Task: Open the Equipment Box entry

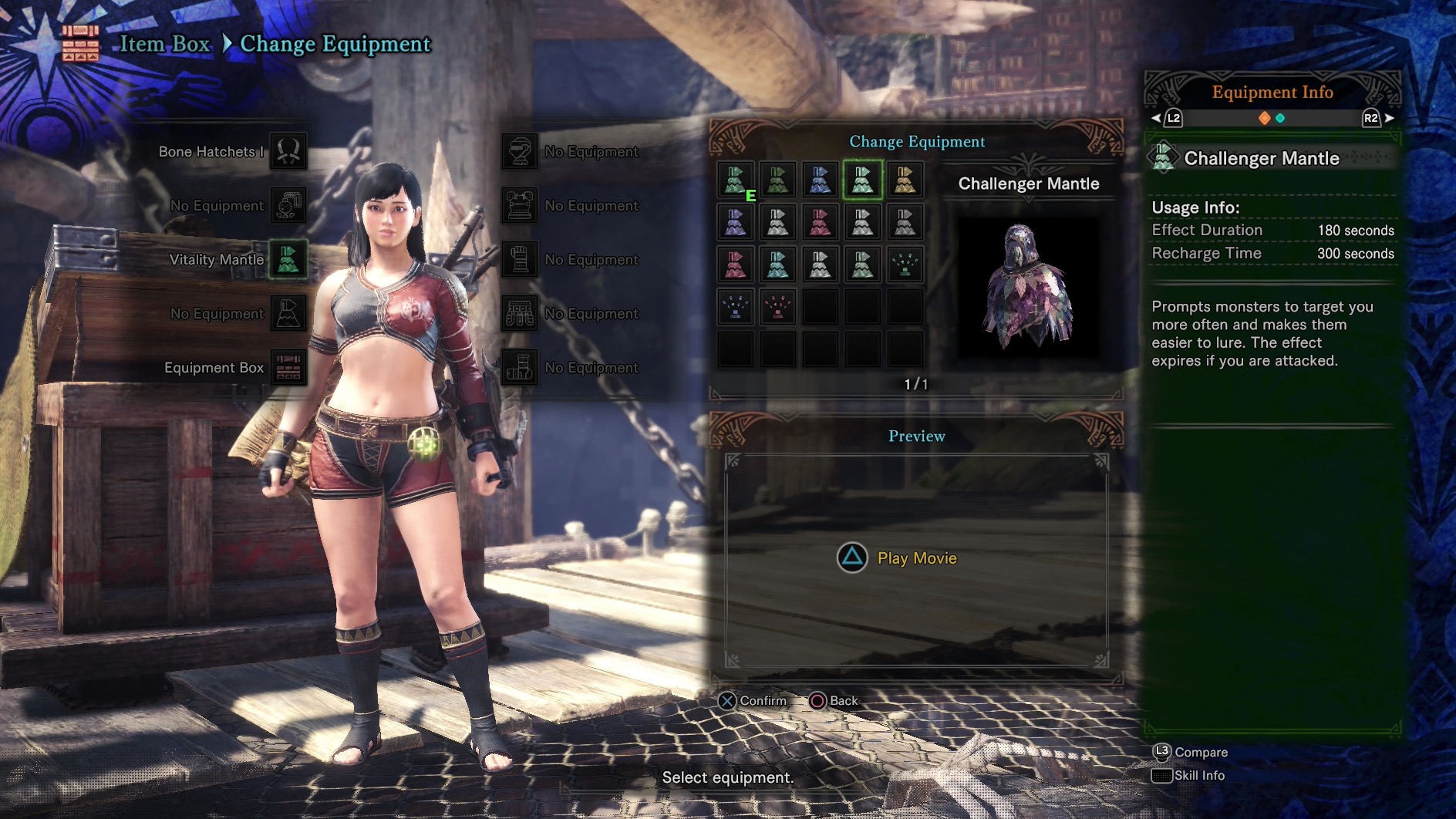Action: click(288, 368)
